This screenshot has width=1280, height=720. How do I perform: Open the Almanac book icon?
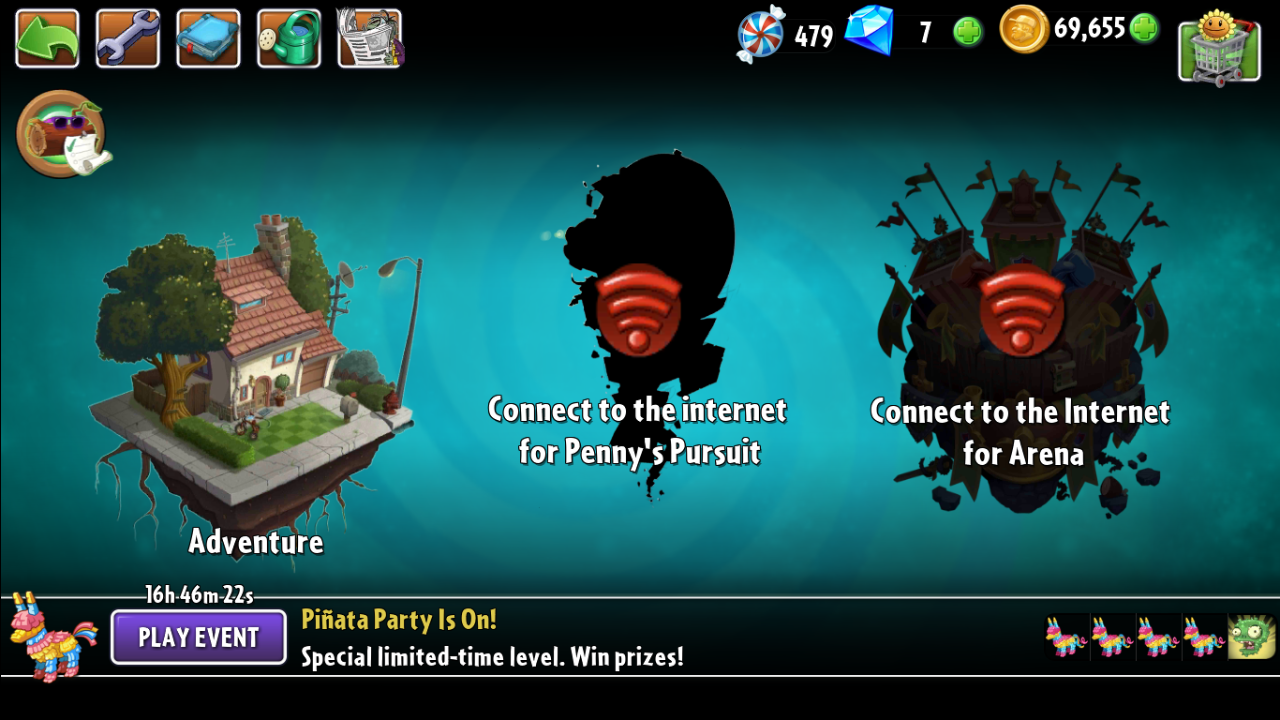tap(207, 38)
